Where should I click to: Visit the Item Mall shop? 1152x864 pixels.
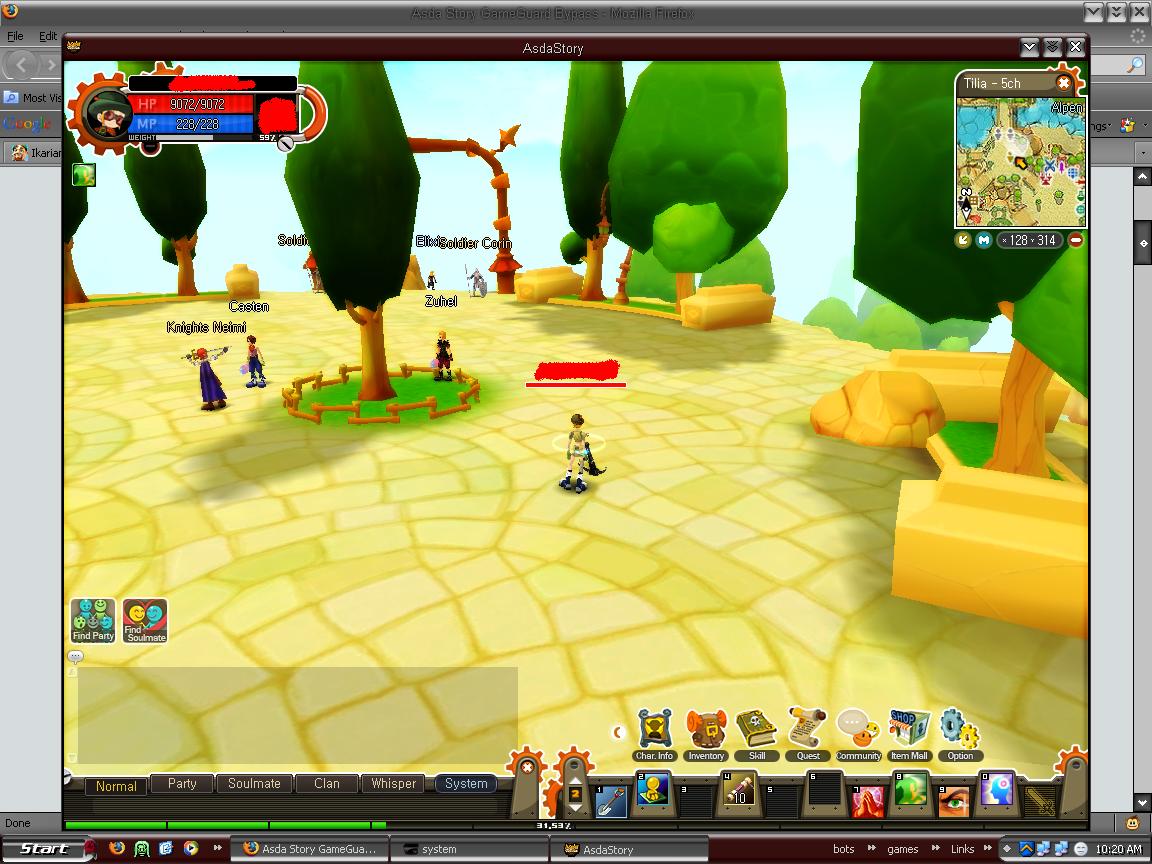pyautogui.click(x=909, y=733)
